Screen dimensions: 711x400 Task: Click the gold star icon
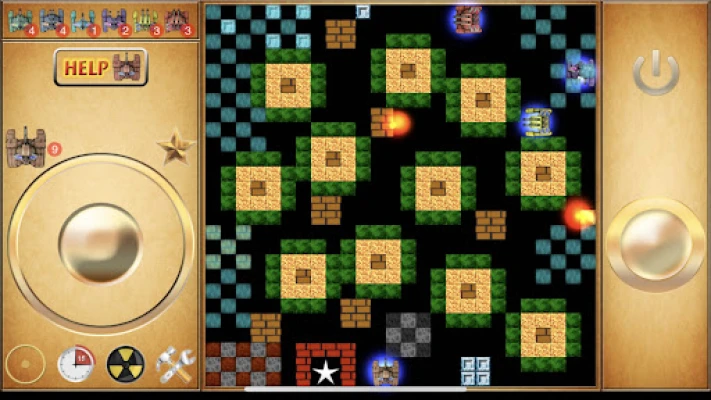(175, 147)
